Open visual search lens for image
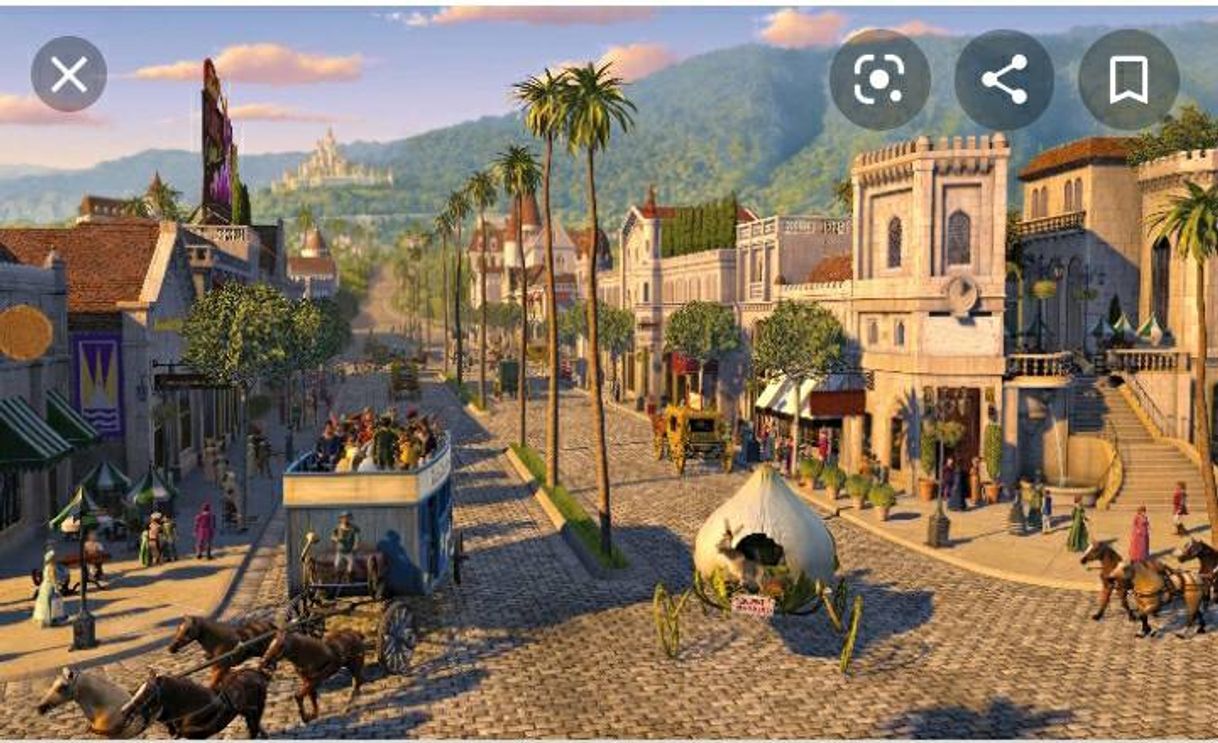This screenshot has height=743, width=1218. point(879,80)
